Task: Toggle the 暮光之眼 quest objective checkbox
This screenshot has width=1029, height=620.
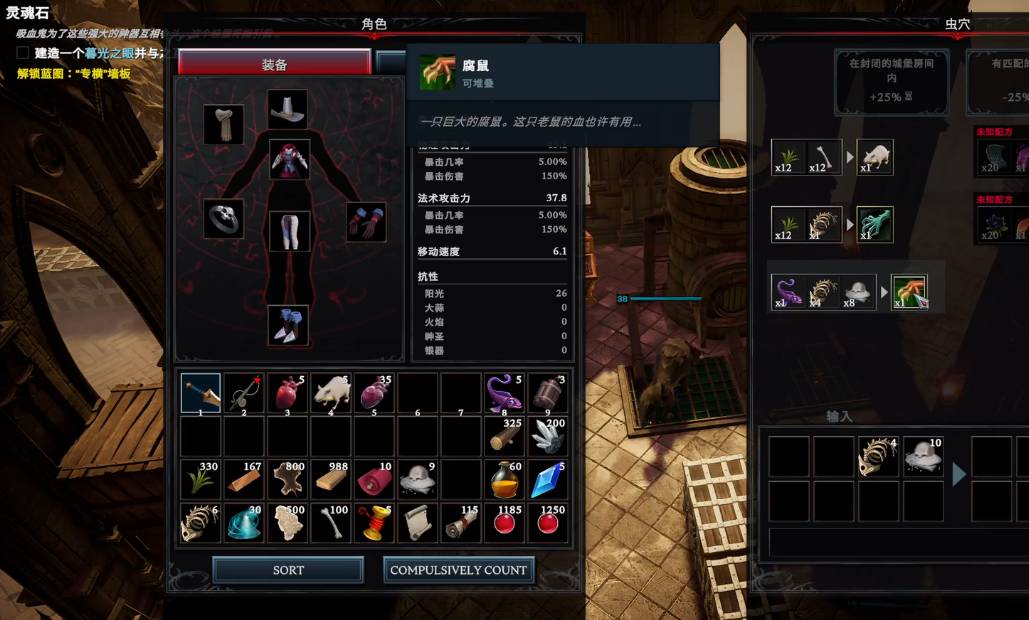Action: 22,53
